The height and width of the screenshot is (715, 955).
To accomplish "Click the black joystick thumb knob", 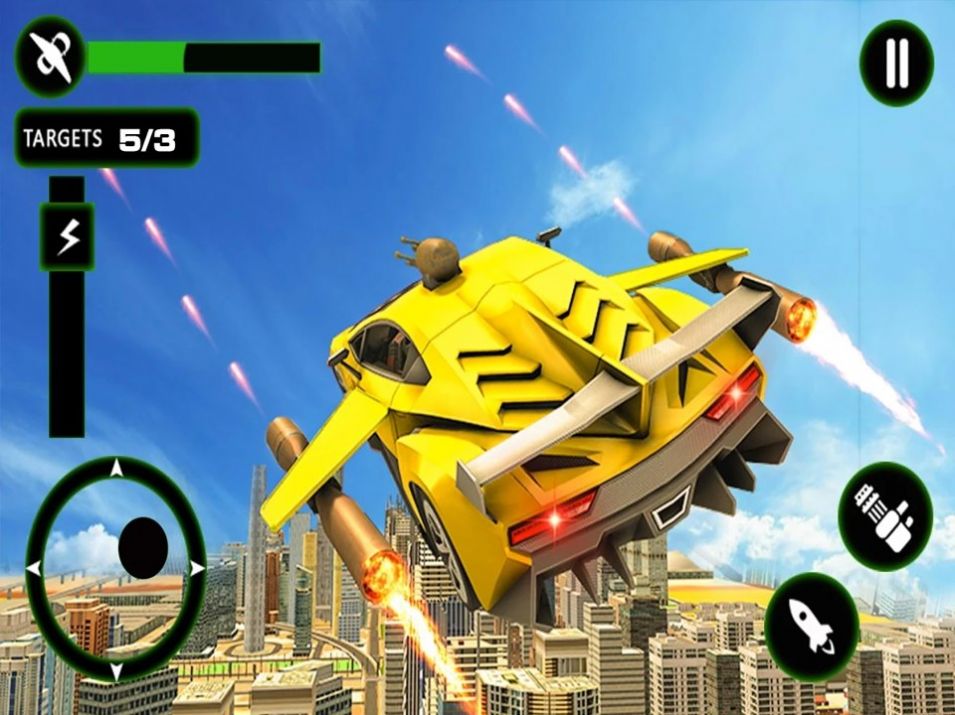I will tap(142, 546).
